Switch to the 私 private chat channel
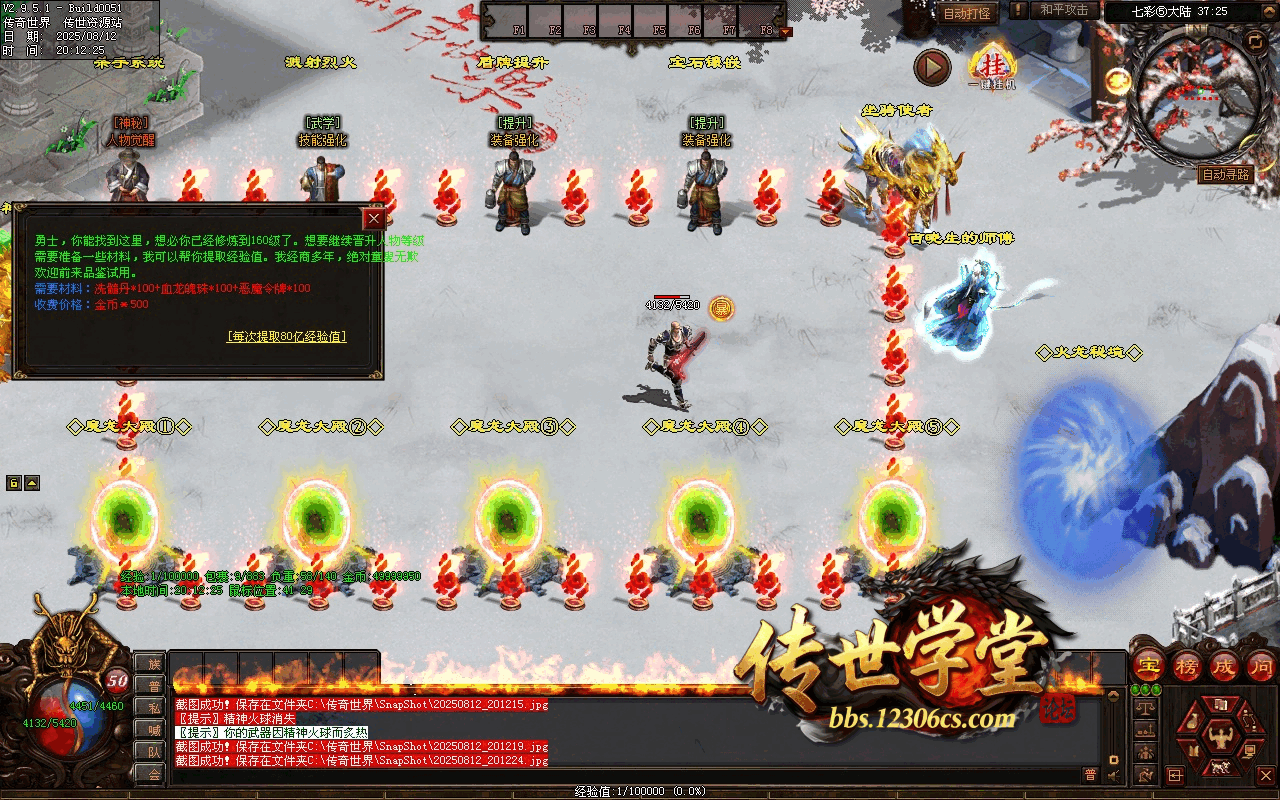Image resolution: width=1280 pixels, height=800 pixels. [x=153, y=707]
